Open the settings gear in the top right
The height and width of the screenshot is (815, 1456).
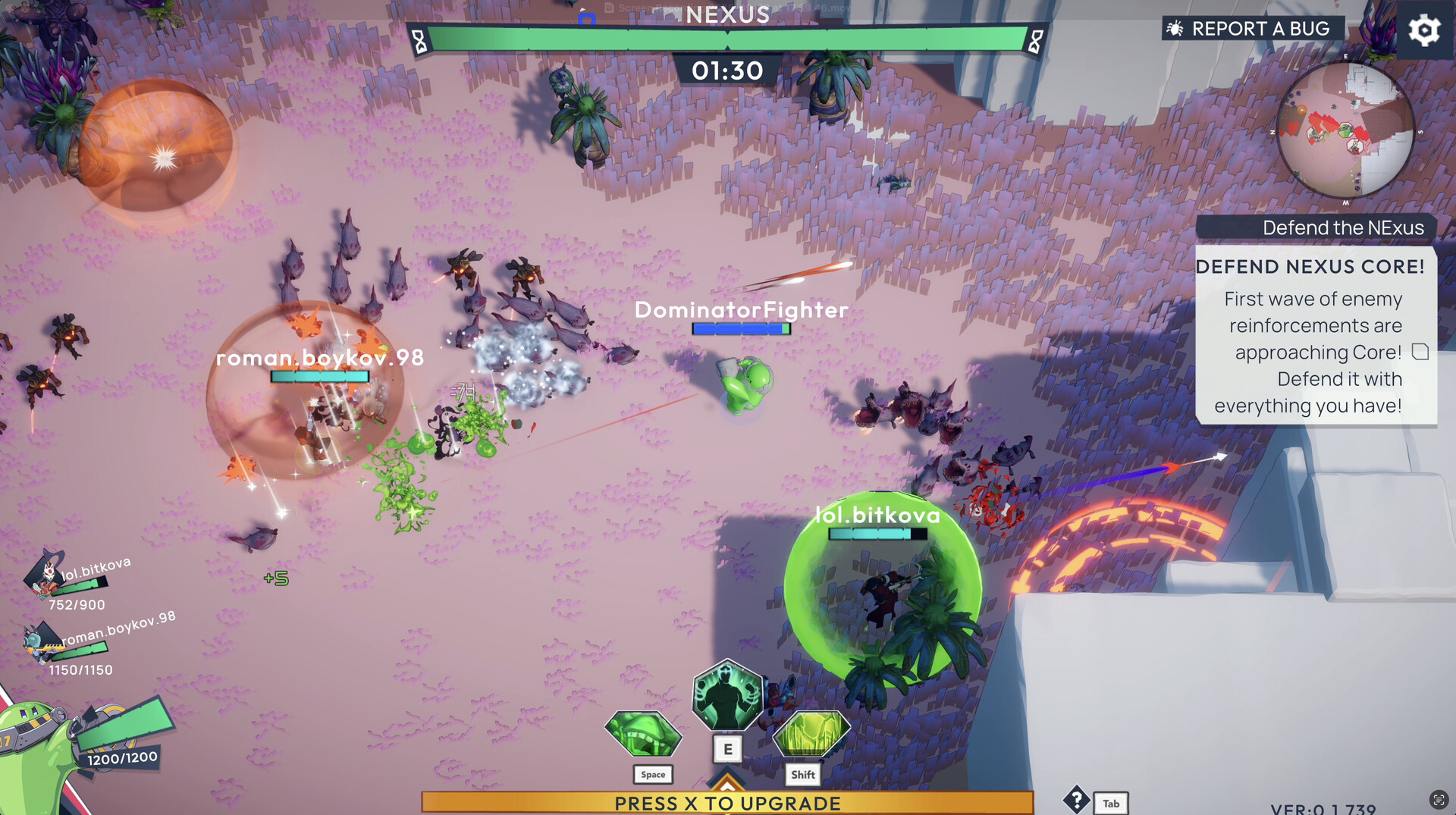coord(1424,30)
